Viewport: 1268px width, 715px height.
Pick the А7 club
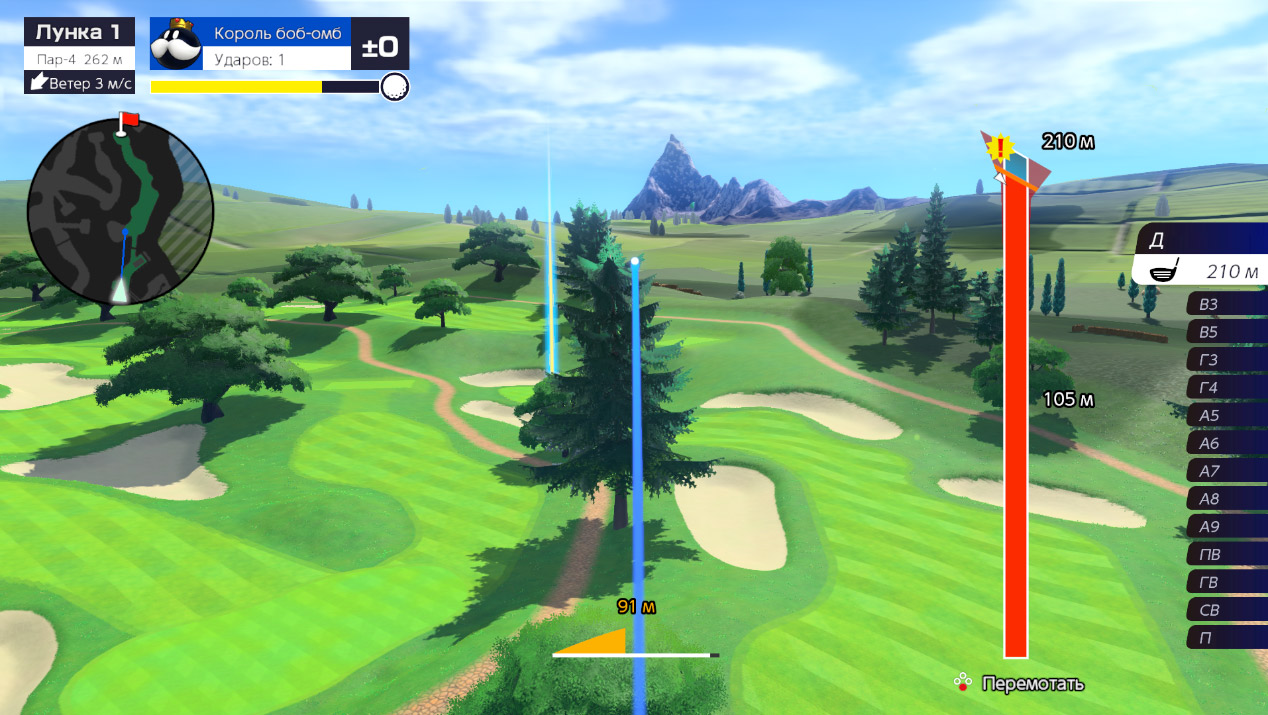point(1226,471)
